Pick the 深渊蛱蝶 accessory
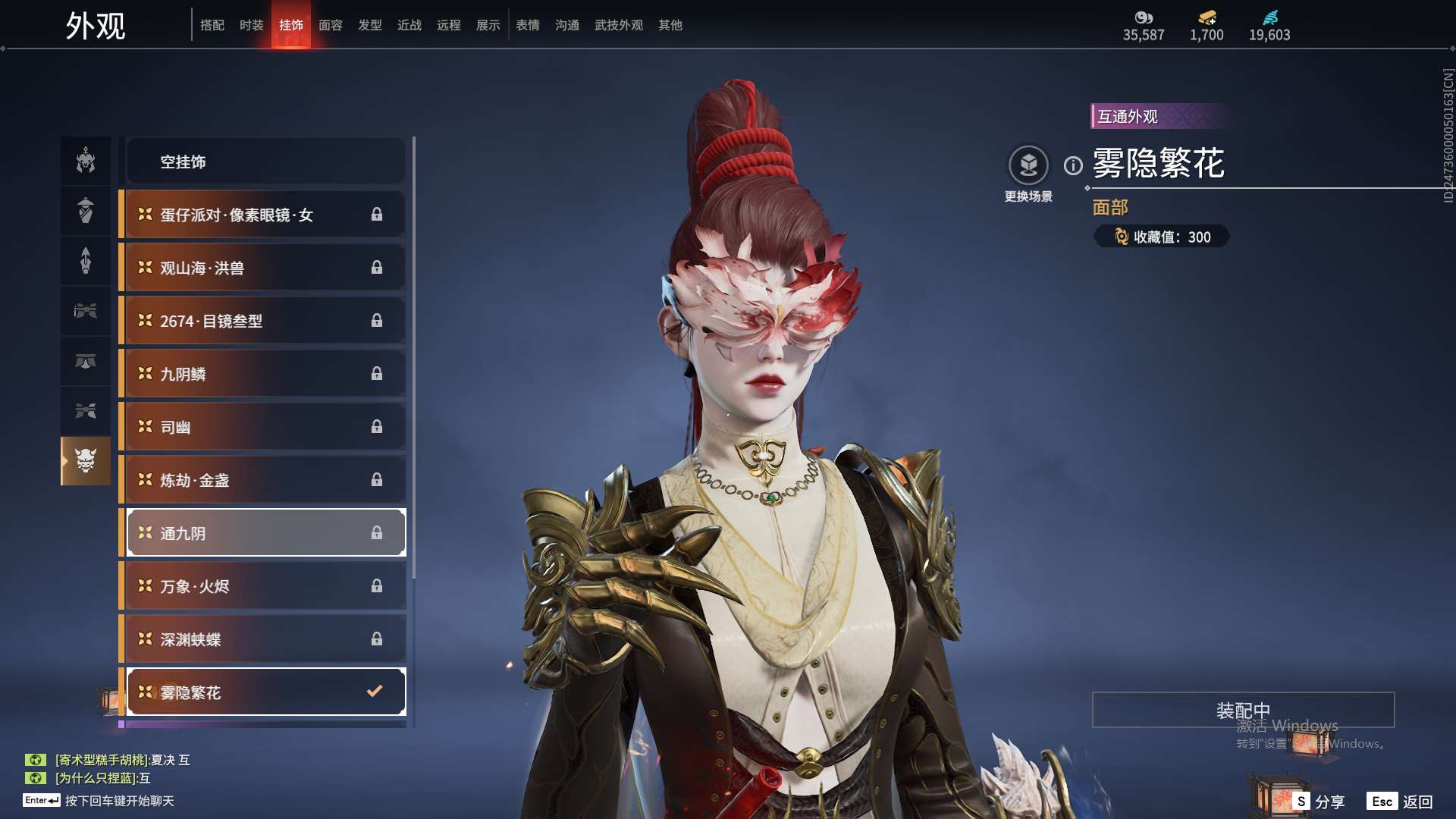This screenshot has width=1456, height=819. [x=265, y=639]
